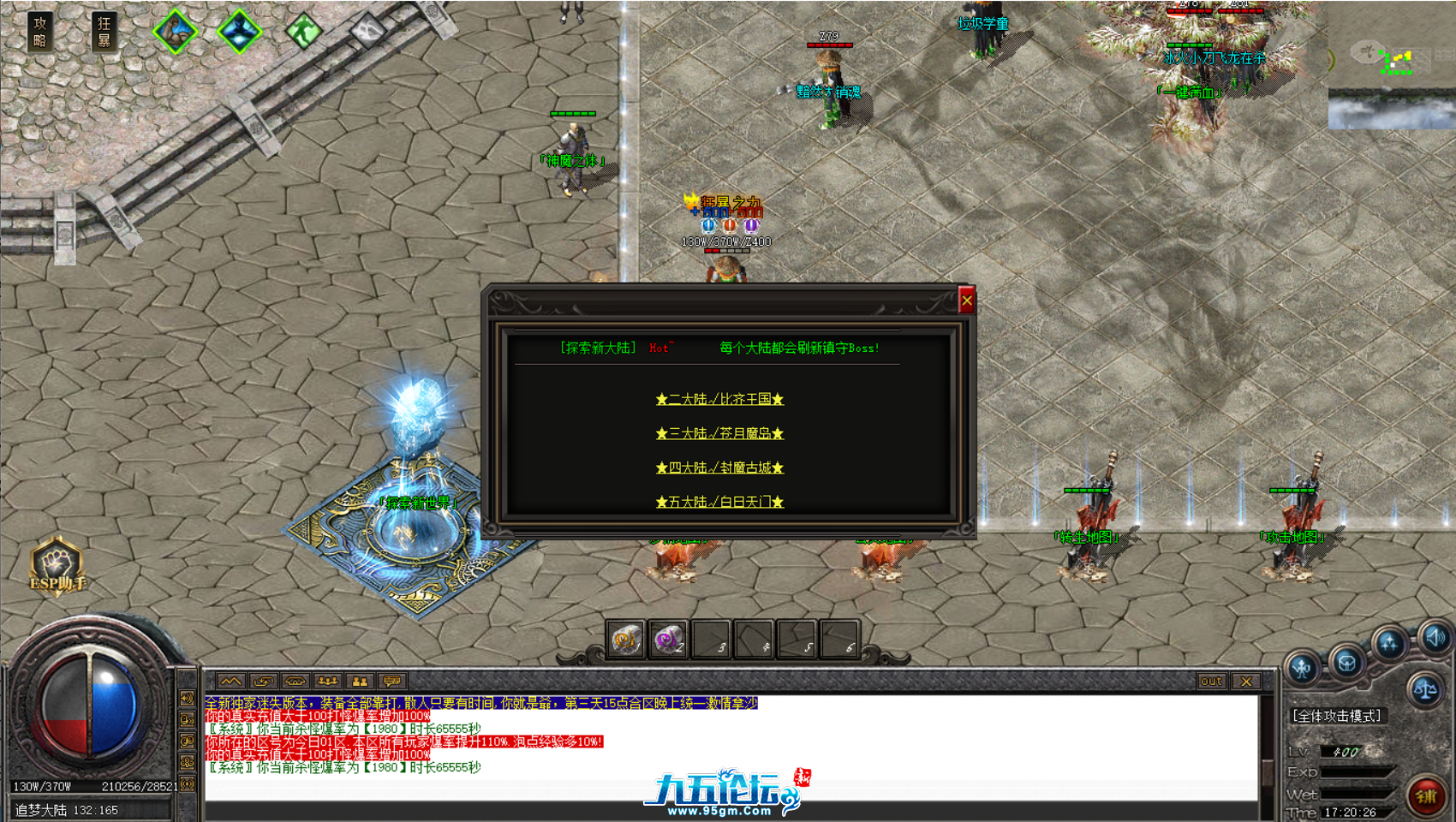The height and width of the screenshot is (822, 1456).
Task: Open the character info panel icon
Action: [x=1300, y=666]
